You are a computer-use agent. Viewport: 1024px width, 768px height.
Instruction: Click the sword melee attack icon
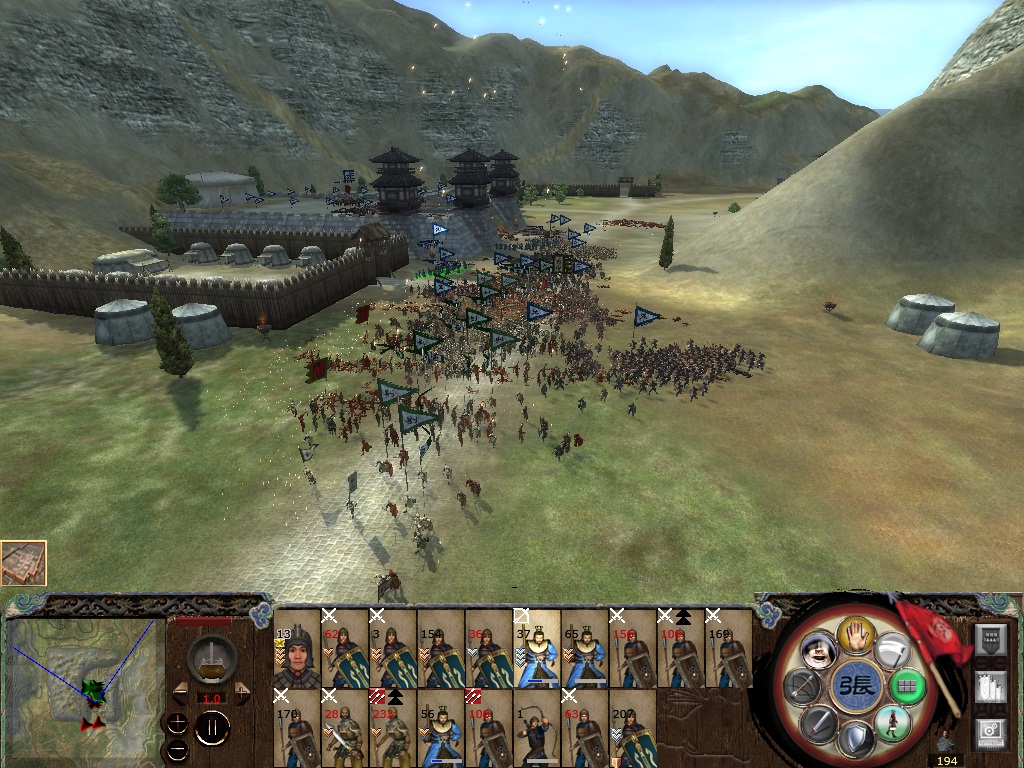point(820,723)
